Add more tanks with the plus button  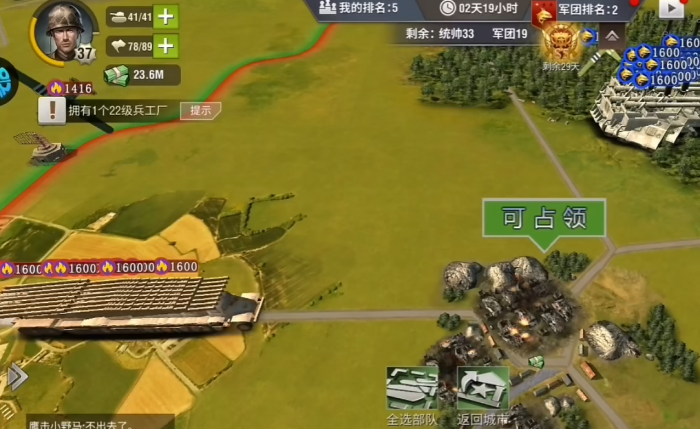(x=166, y=16)
